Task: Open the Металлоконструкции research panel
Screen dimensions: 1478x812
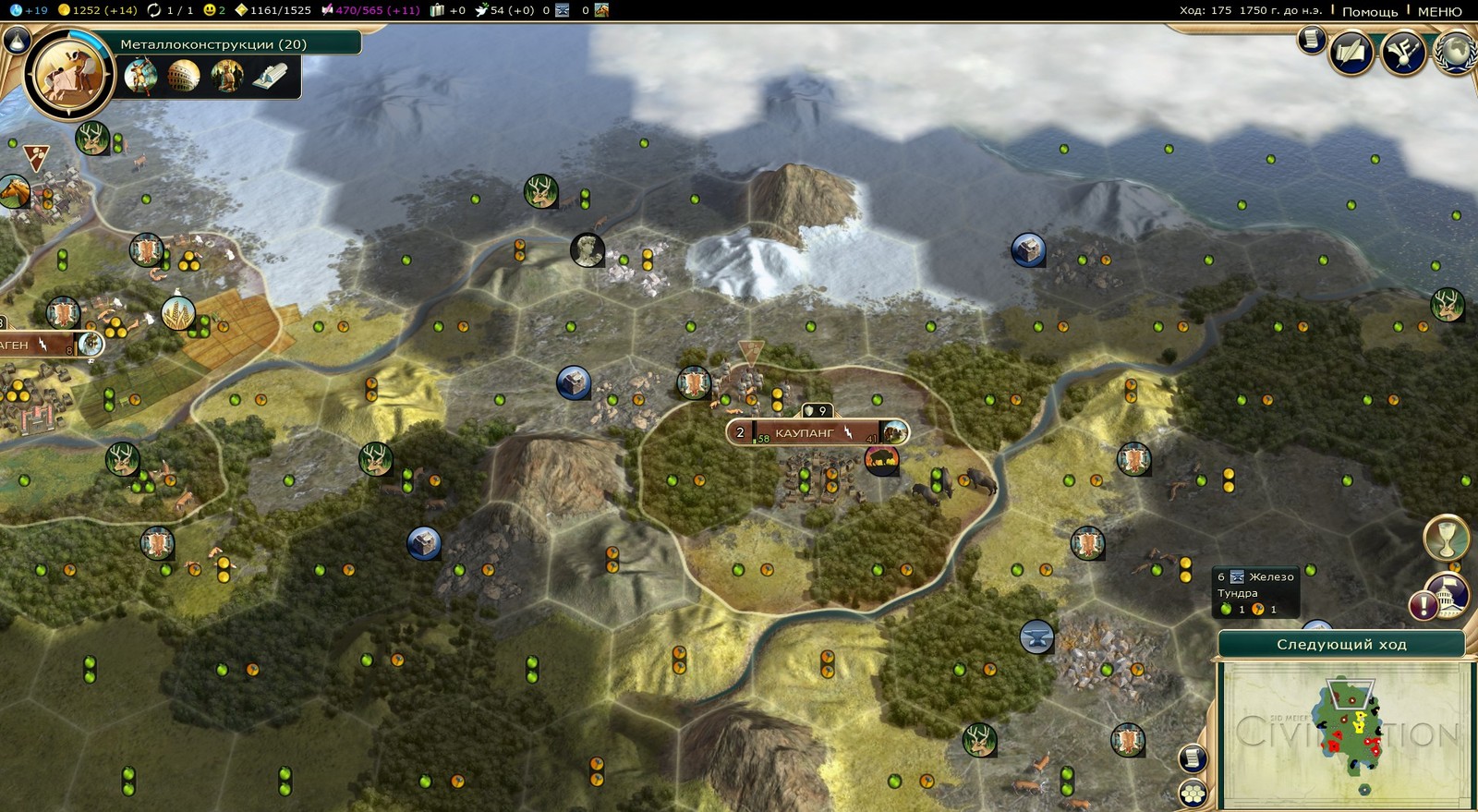Action: [213, 43]
